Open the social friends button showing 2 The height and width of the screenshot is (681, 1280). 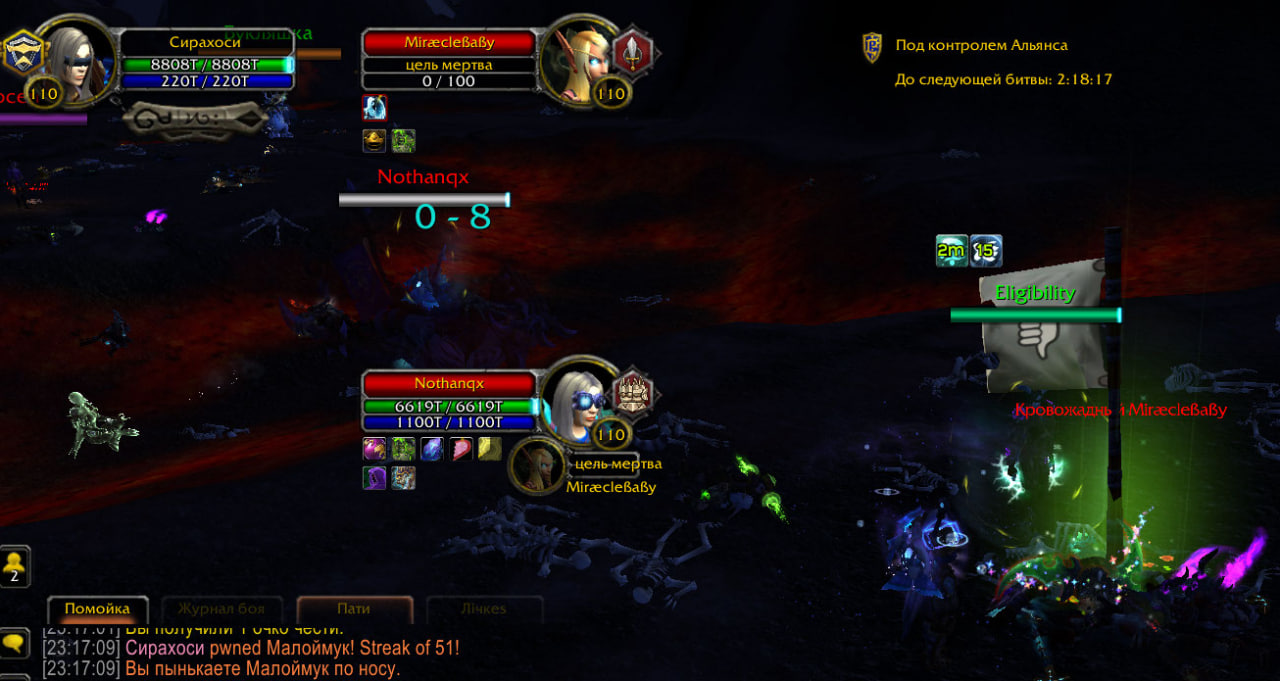pyautogui.click(x=15, y=567)
